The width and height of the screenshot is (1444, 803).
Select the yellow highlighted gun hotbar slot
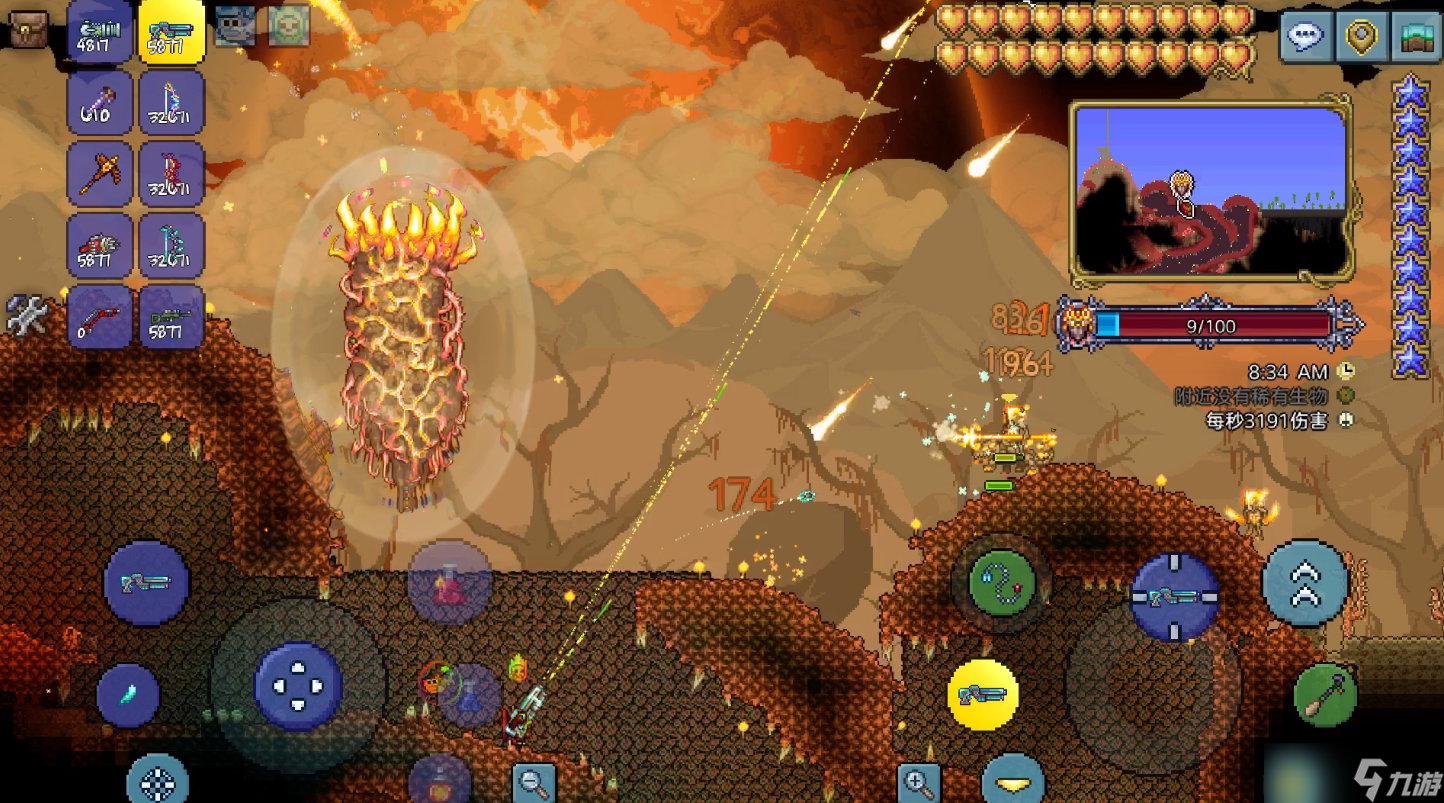pyautogui.click(x=172, y=32)
